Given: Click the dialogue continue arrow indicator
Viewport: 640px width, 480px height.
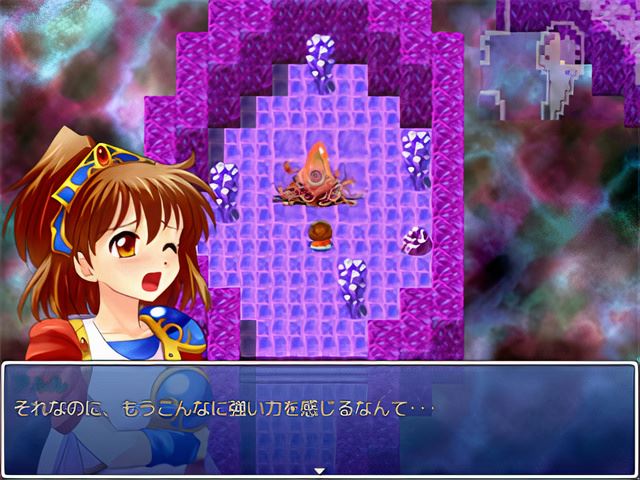Looking at the screenshot, I should [319, 469].
